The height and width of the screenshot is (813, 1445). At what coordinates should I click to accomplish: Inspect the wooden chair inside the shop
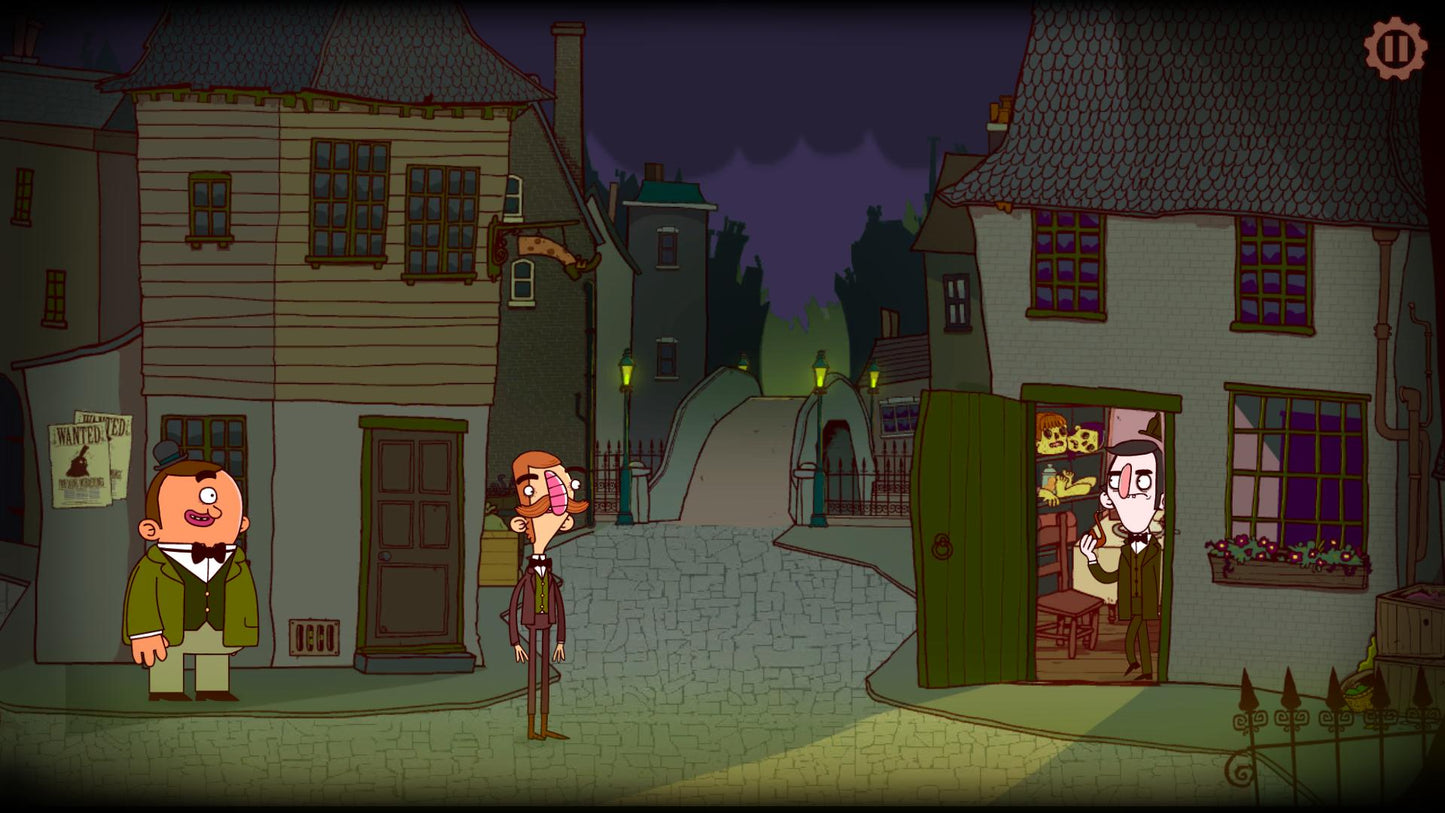1068,600
